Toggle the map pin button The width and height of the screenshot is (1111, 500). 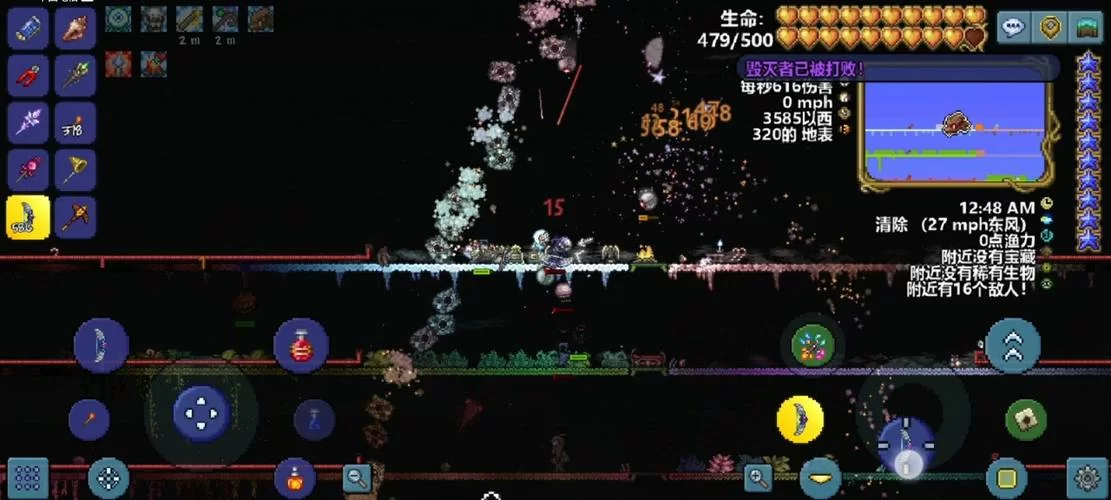pos(1050,27)
